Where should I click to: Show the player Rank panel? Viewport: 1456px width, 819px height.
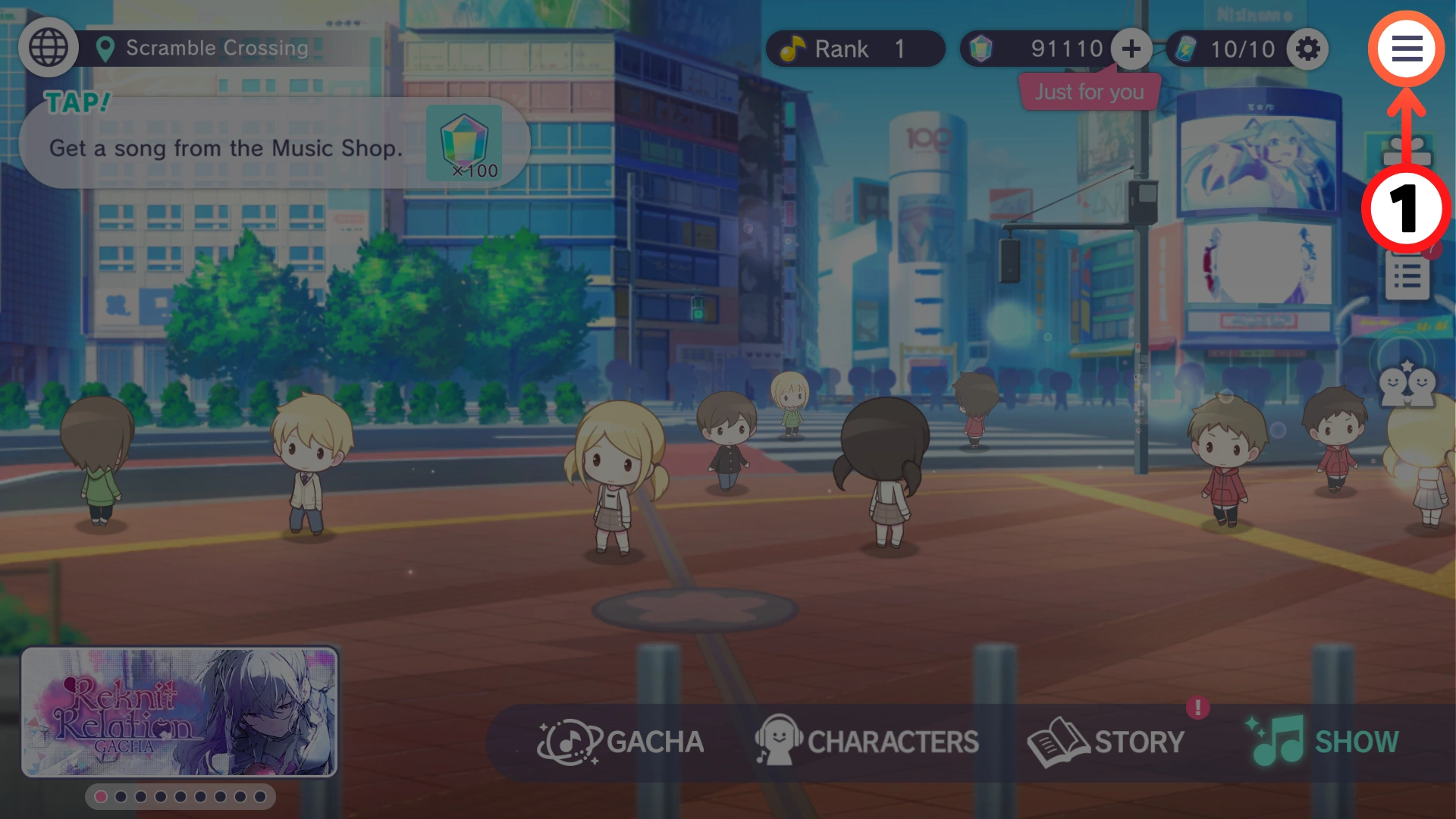(855, 49)
